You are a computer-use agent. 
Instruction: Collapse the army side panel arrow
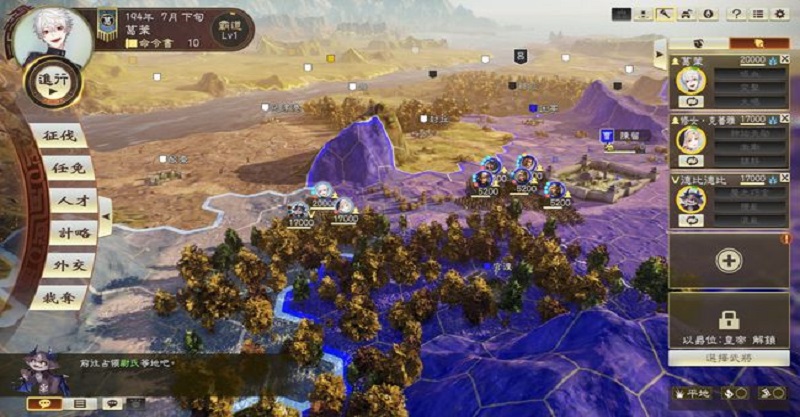(x=659, y=51)
